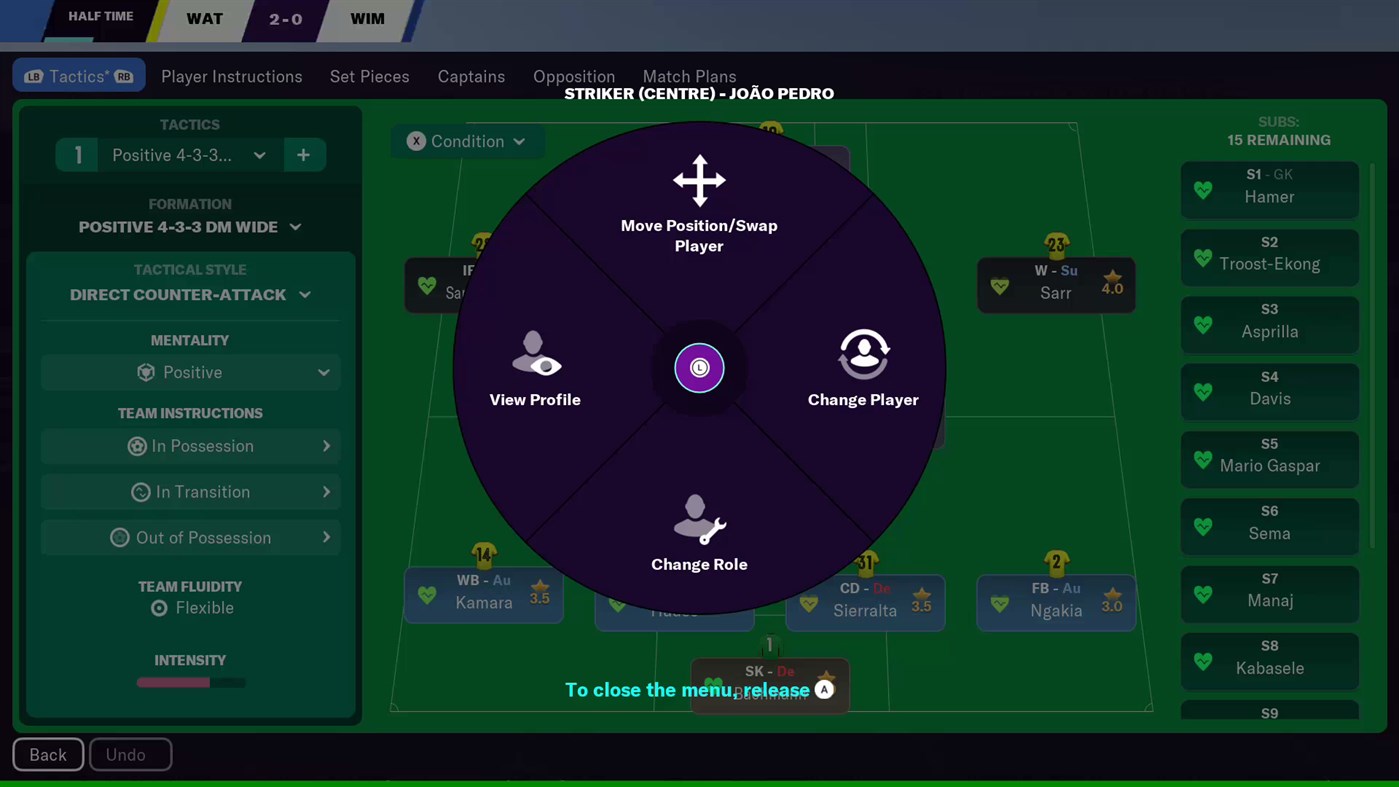Check Hamer's condition heart icon
Image resolution: width=1399 pixels, height=787 pixels.
1202,190
